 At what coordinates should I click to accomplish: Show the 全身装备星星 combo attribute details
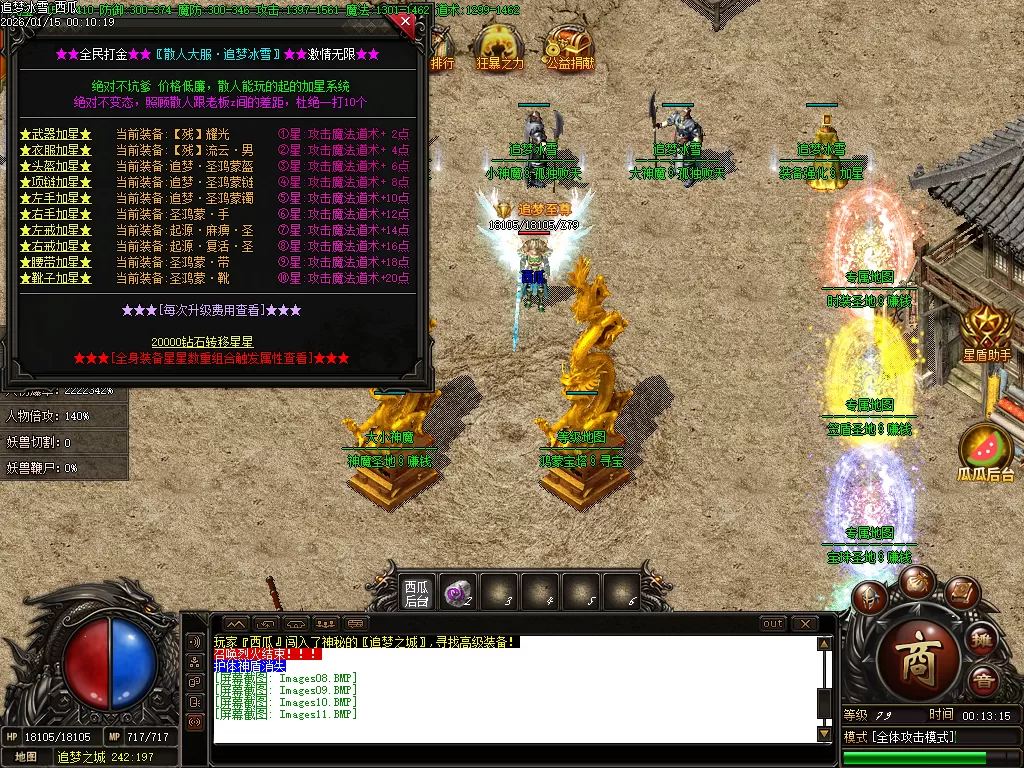pyautogui.click(x=211, y=358)
